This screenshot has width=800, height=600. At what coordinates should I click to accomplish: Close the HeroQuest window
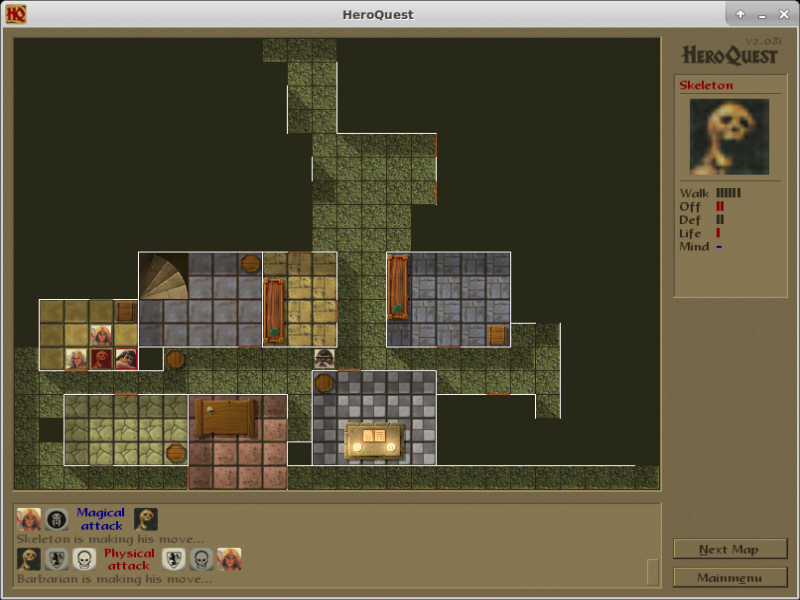click(783, 14)
